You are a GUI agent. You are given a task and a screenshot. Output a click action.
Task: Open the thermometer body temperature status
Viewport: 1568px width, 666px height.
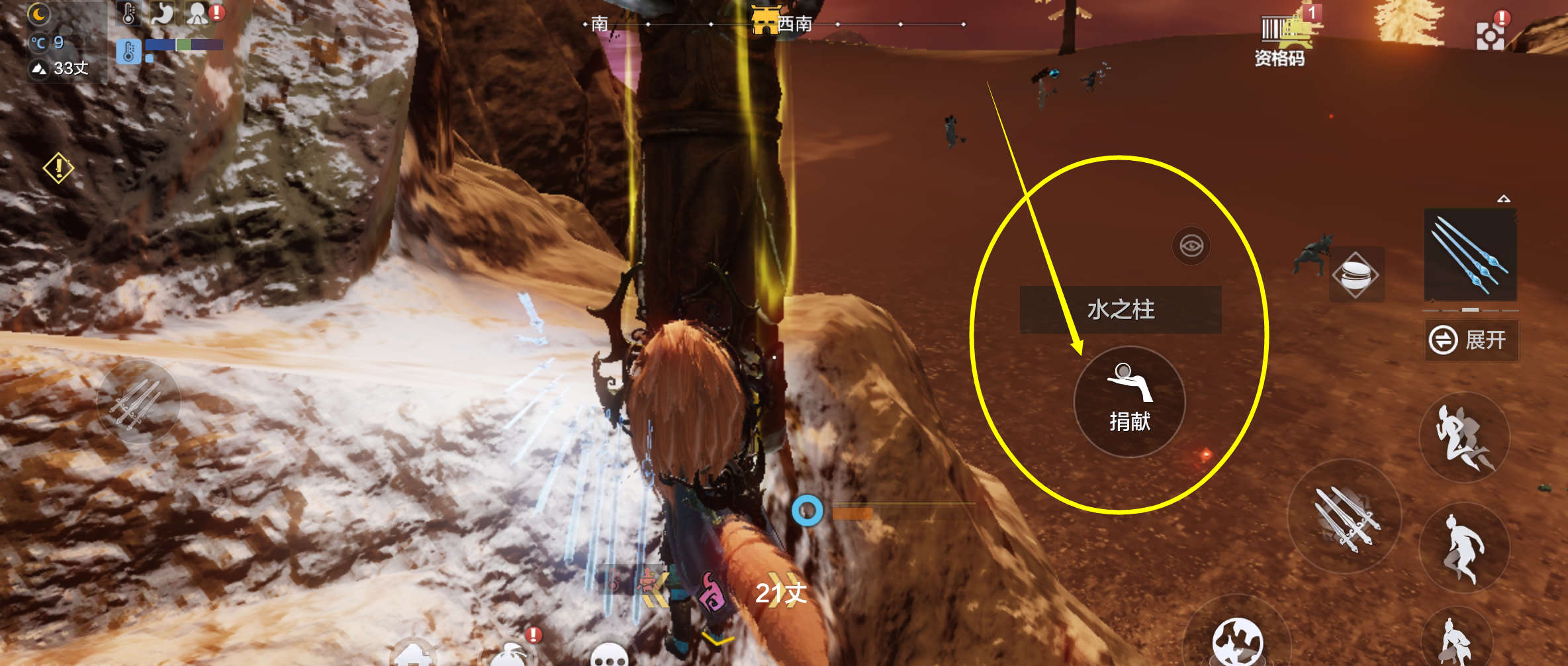128,13
